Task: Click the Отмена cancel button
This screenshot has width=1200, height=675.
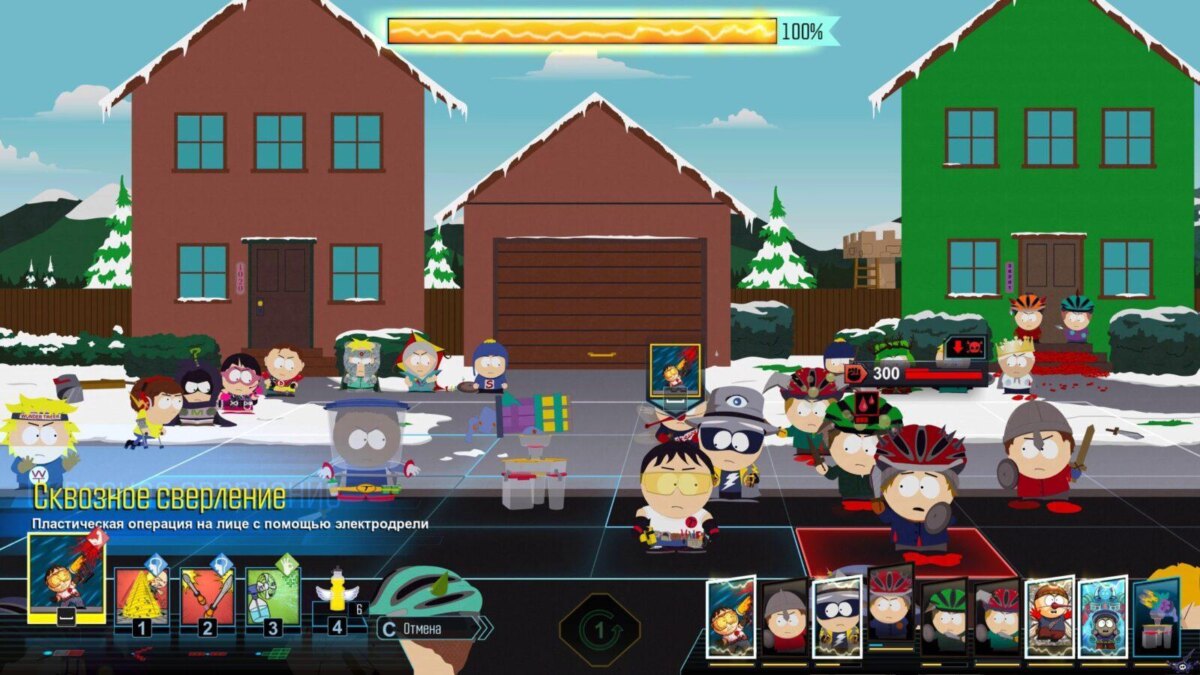Action: (427, 628)
